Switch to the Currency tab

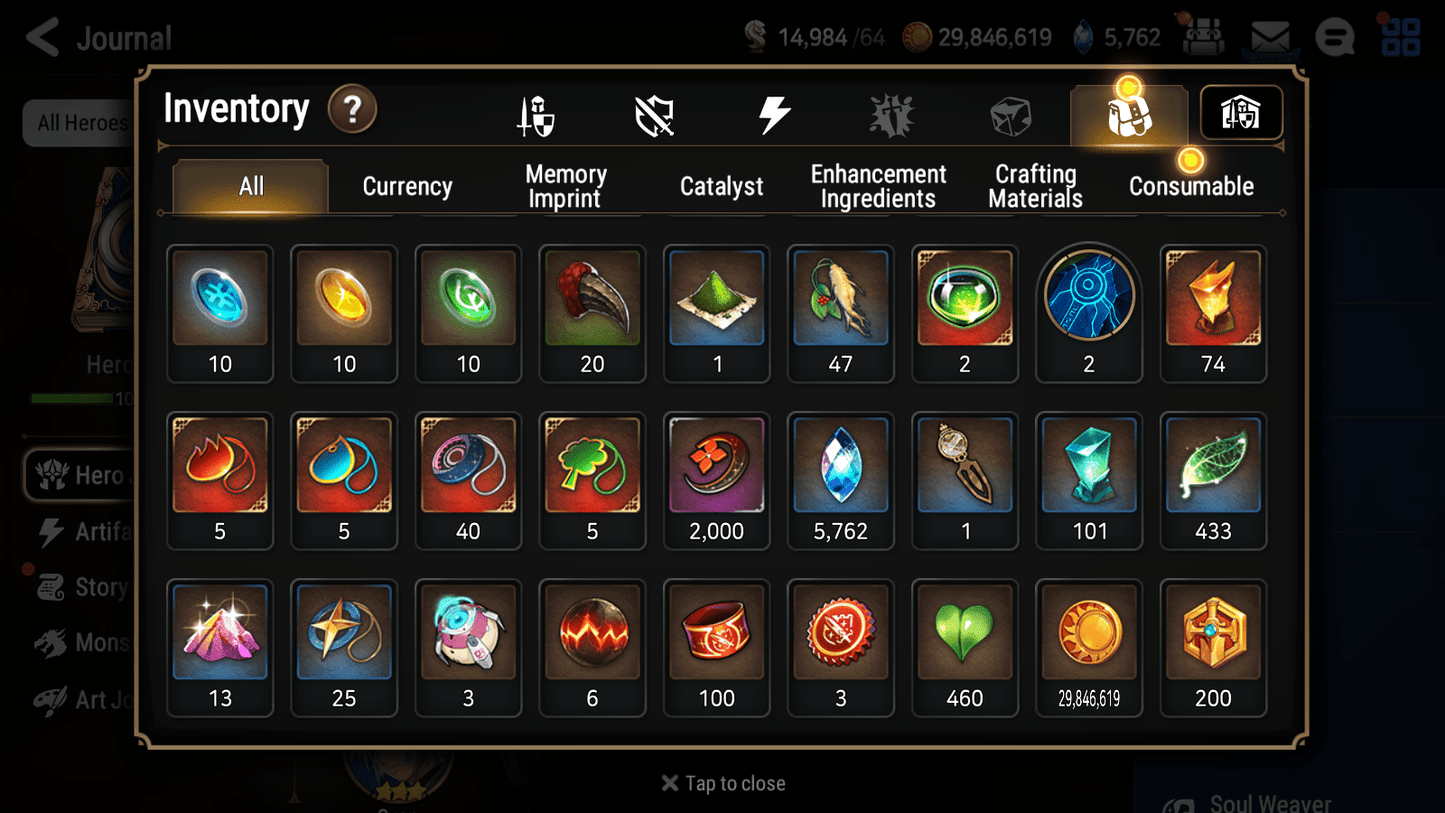(407, 186)
